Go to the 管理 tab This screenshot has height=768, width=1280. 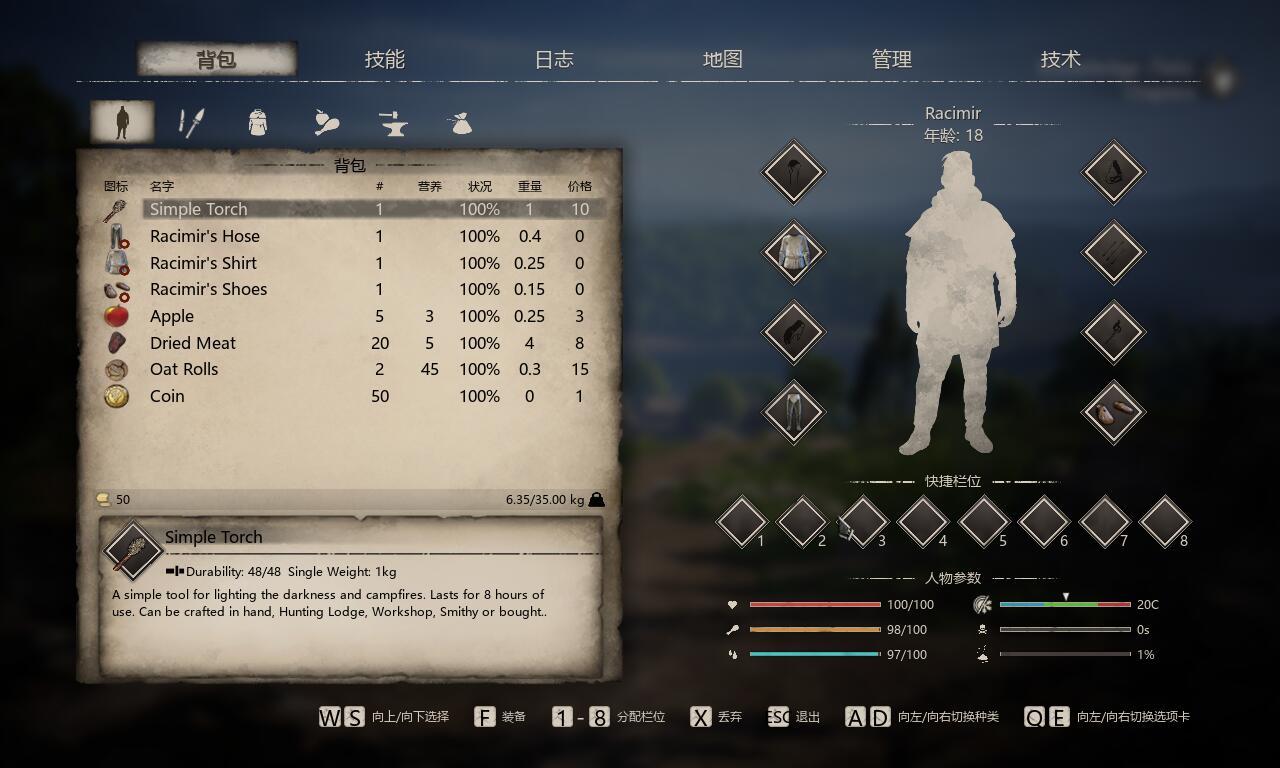click(x=892, y=59)
